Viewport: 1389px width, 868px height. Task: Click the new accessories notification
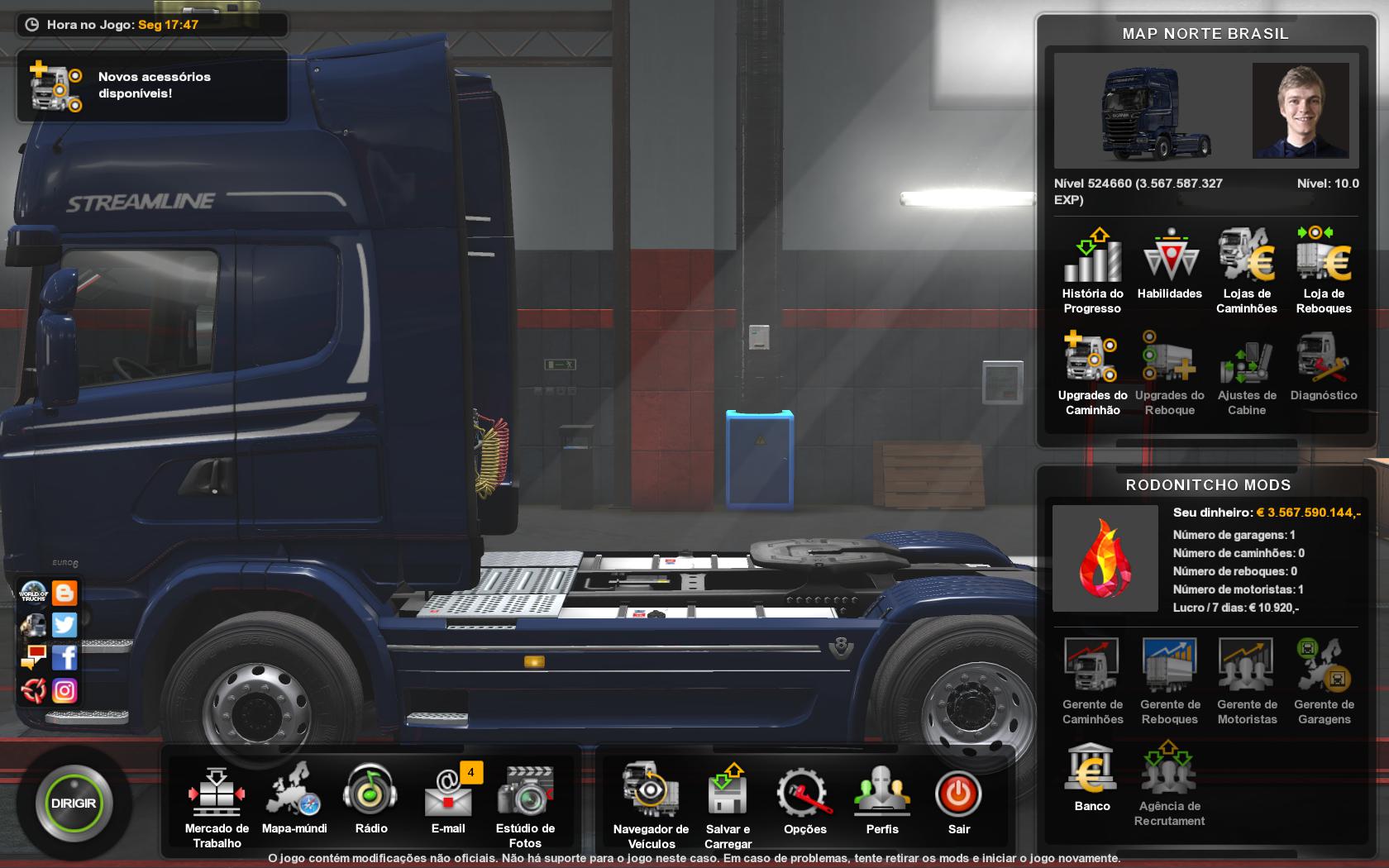[153, 85]
